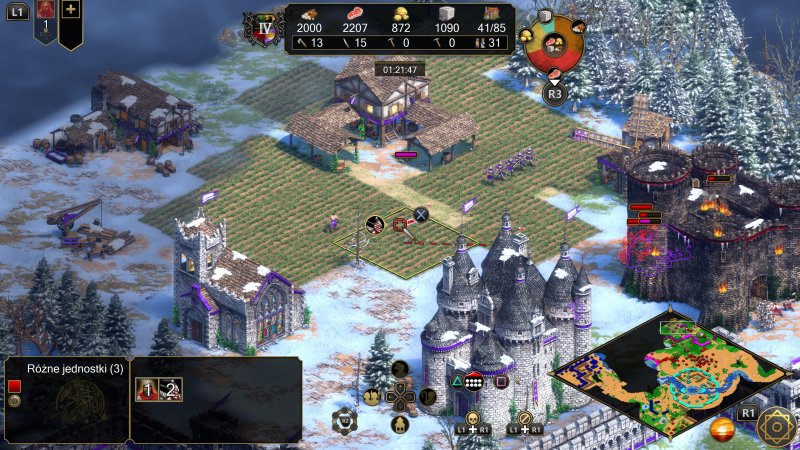This screenshot has width=800, height=450.
Task: Click the Imperial Age IV shield emblem
Action: pyautogui.click(x=265, y=28)
